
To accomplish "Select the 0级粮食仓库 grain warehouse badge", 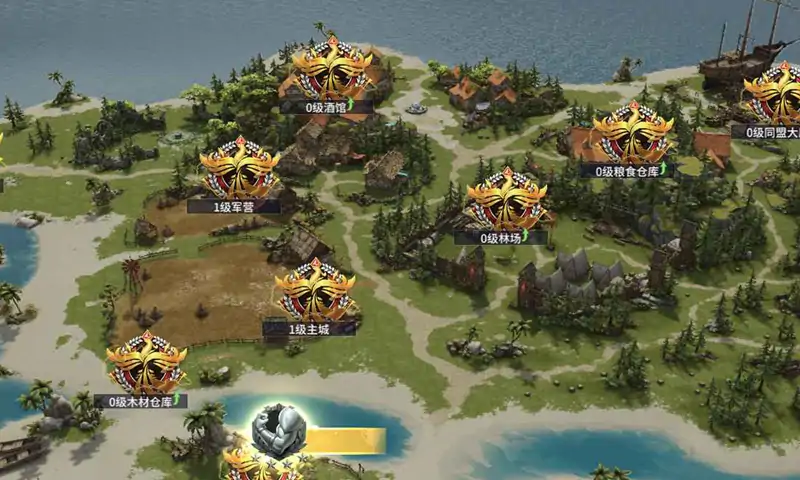I will coord(633,135).
